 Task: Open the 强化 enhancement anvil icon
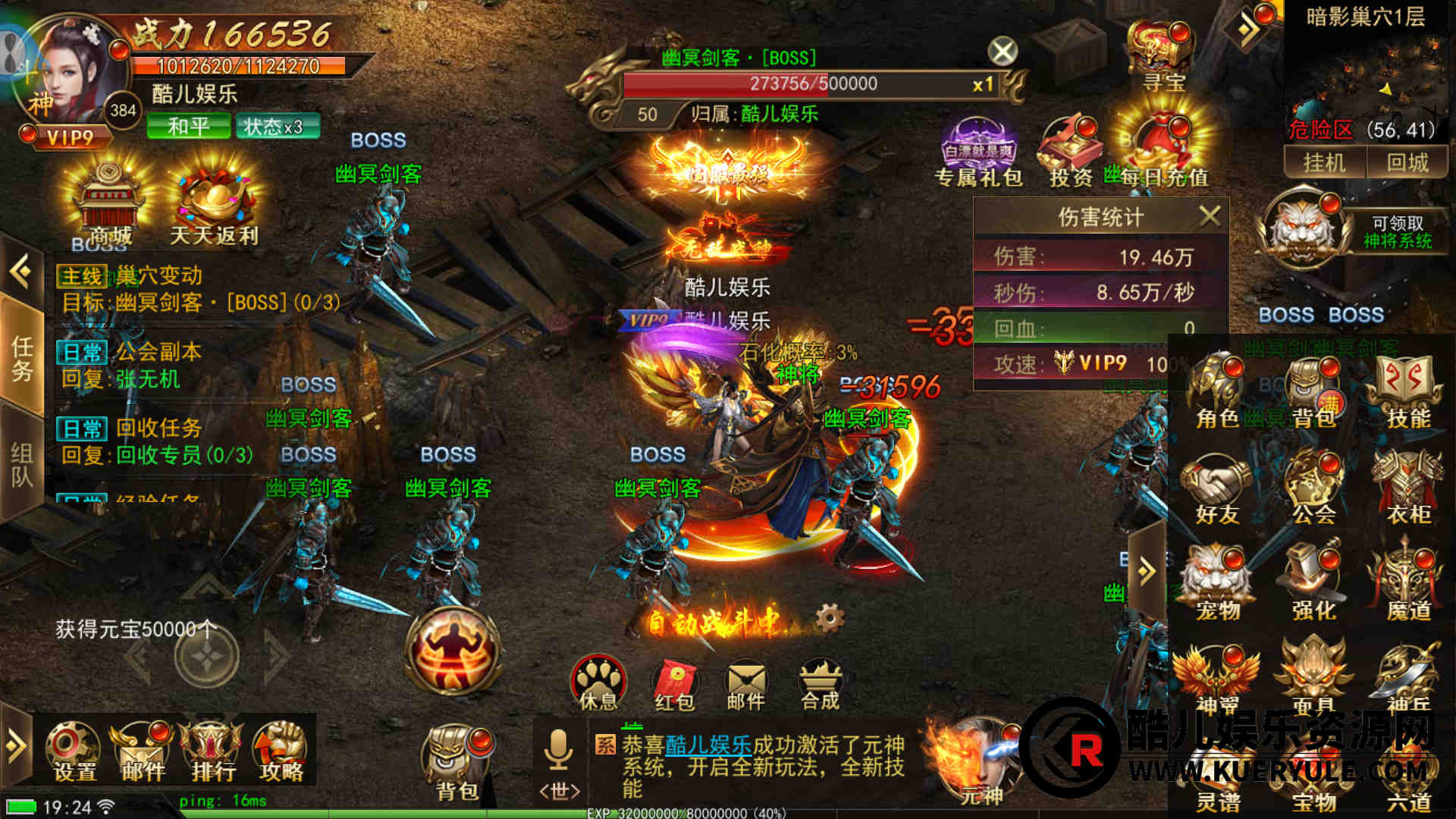click(x=1313, y=584)
